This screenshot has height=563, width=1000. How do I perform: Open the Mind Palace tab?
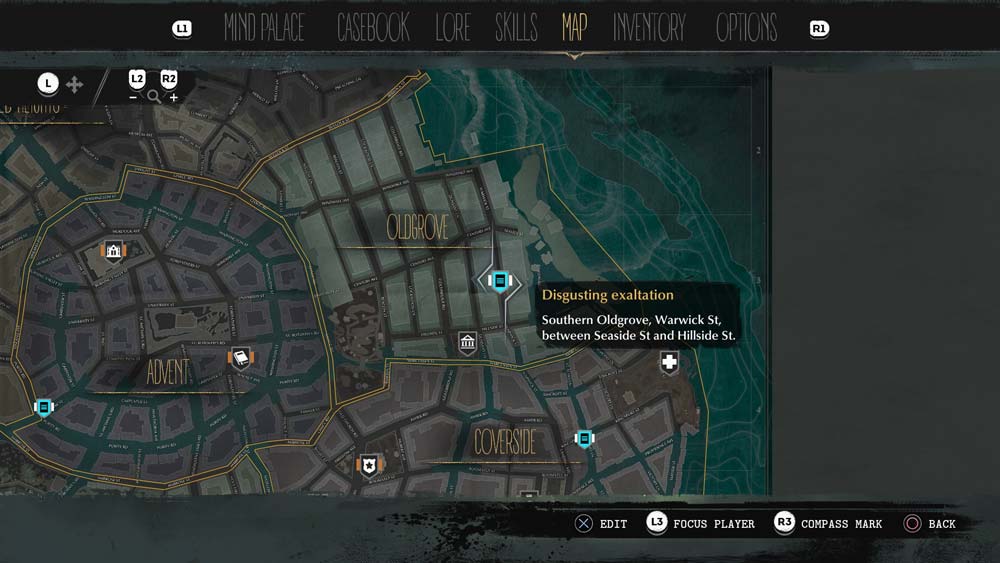tap(264, 28)
